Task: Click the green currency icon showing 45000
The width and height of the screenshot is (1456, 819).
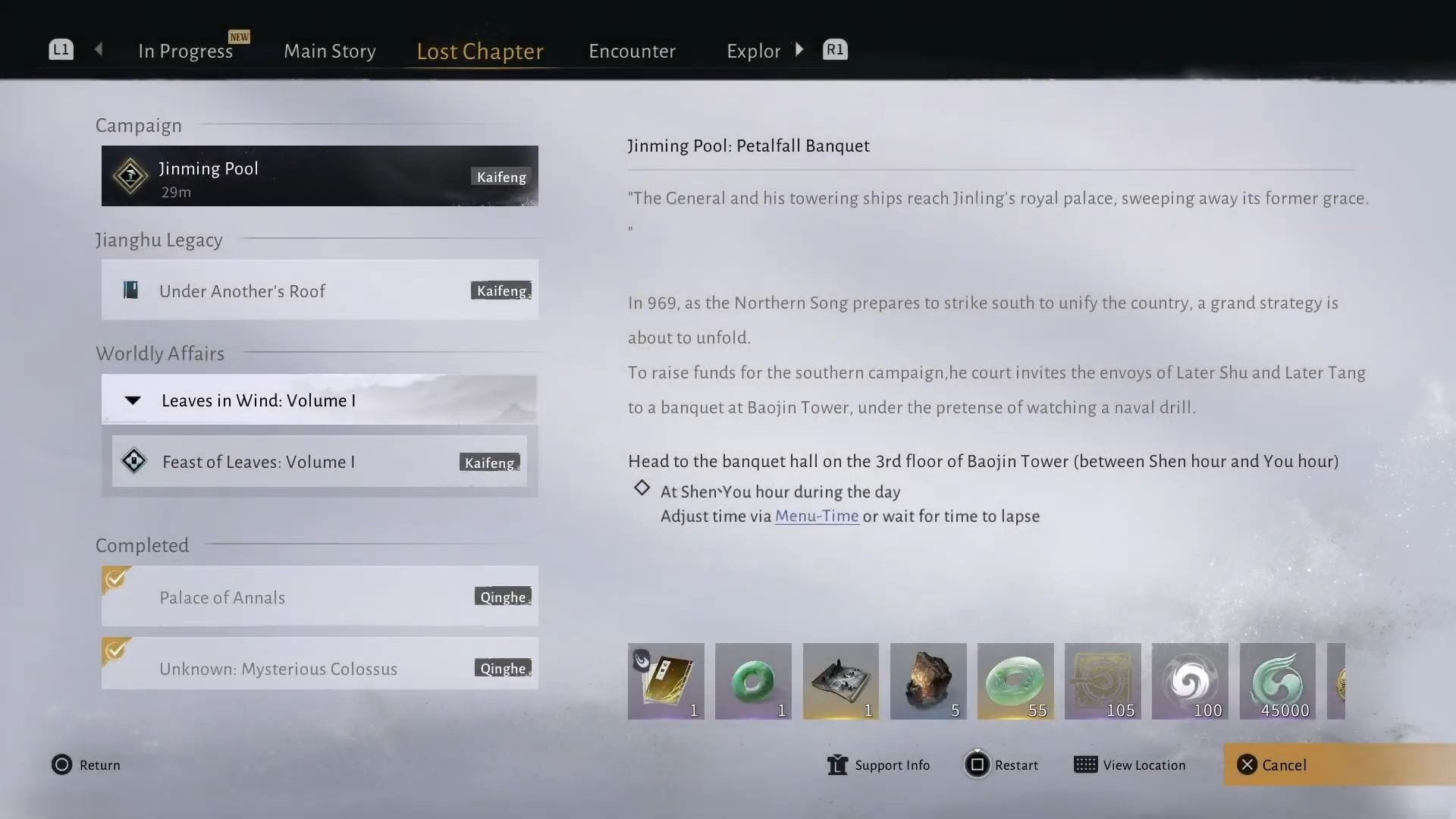Action: 1277,680
